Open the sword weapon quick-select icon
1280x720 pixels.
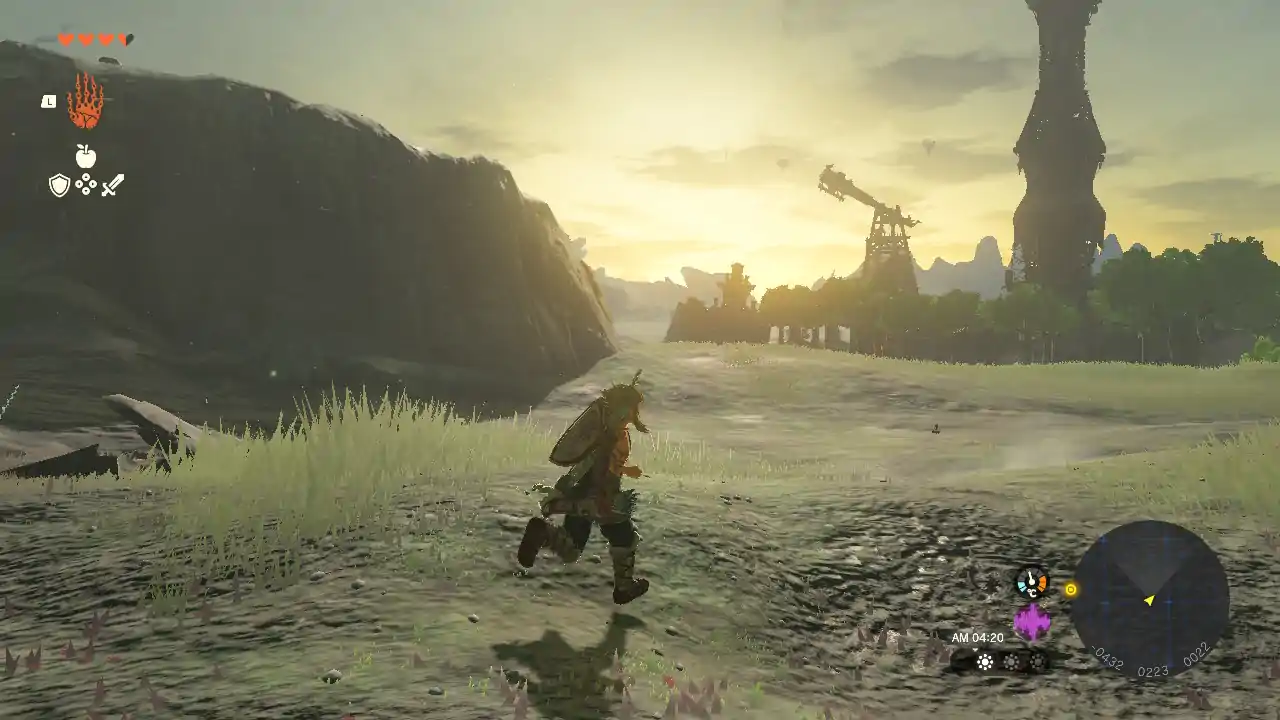[112, 185]
